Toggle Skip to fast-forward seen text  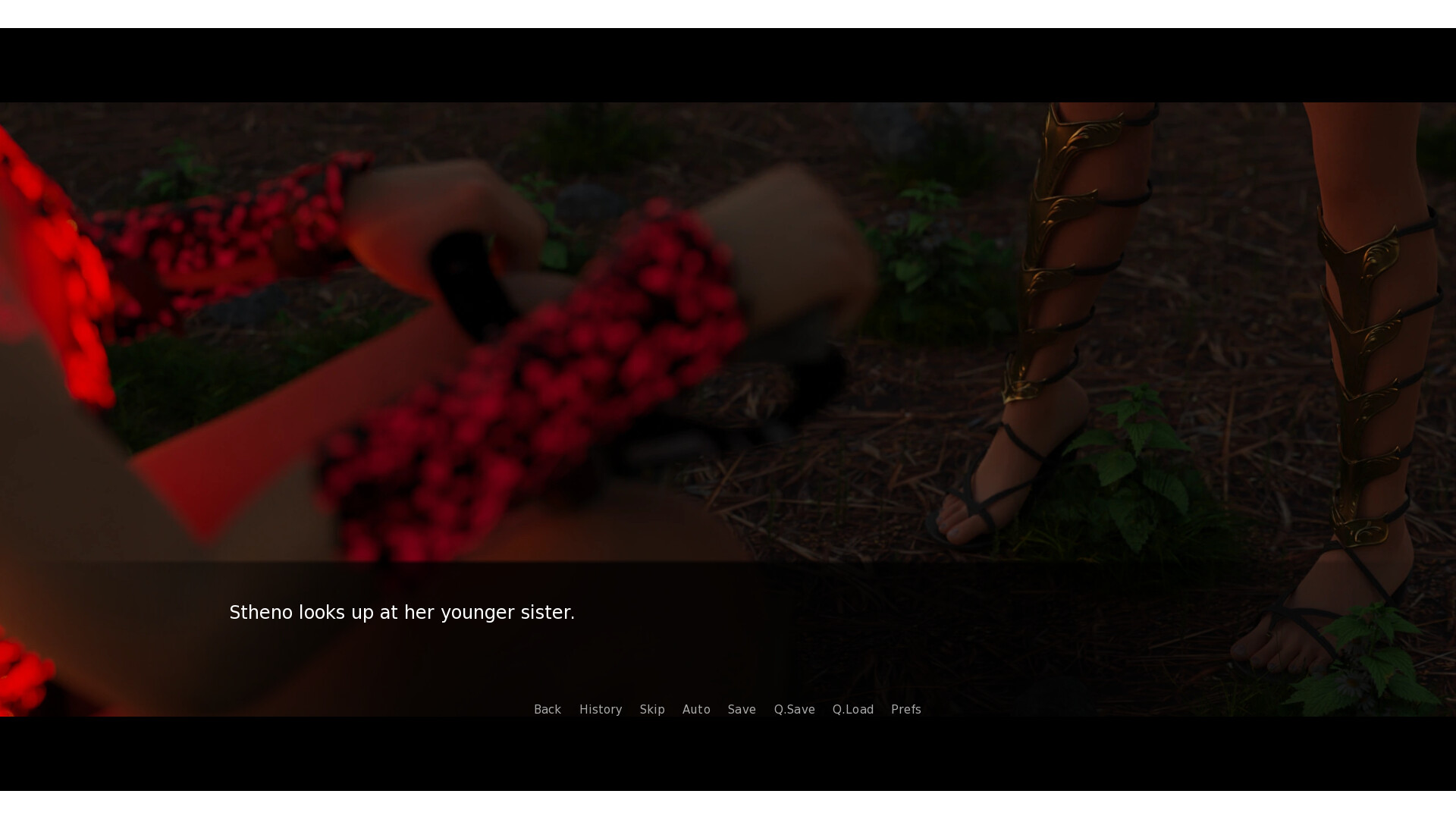(x=652, y=709)
